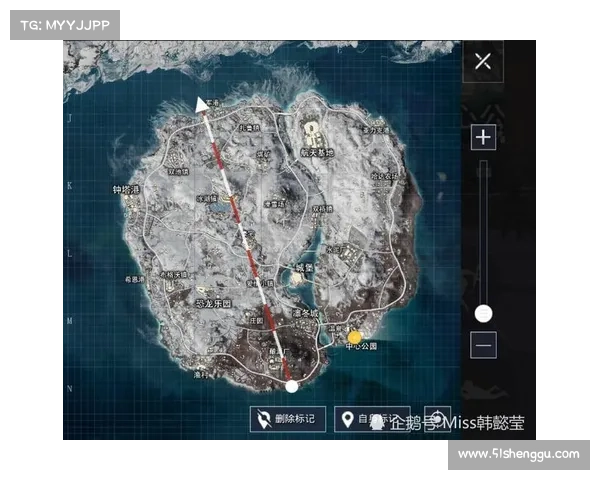Close the map screen
This screenshot has height=480, width=600.
click(x=483, y=61)
